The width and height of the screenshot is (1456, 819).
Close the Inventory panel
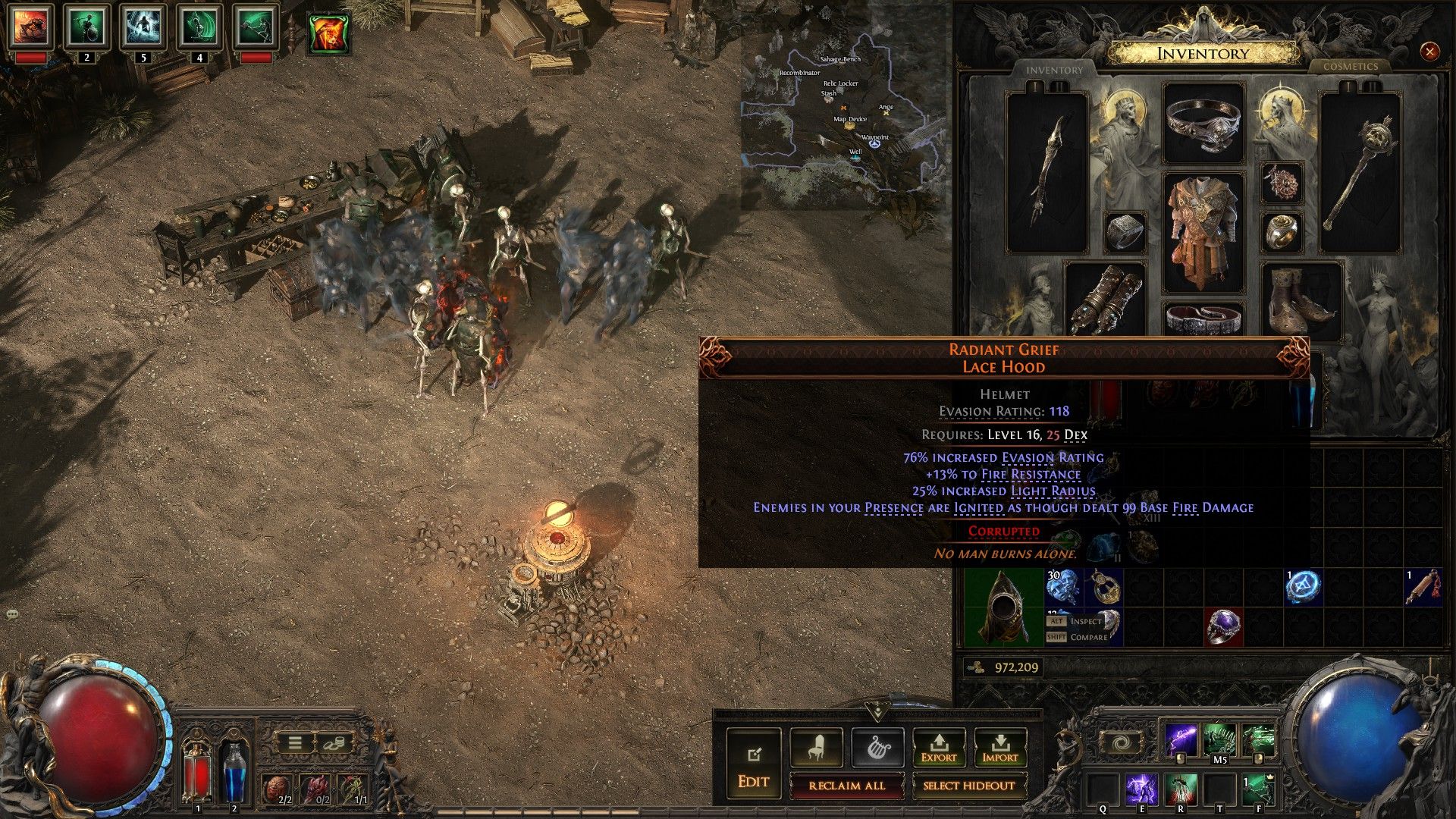1429,52
